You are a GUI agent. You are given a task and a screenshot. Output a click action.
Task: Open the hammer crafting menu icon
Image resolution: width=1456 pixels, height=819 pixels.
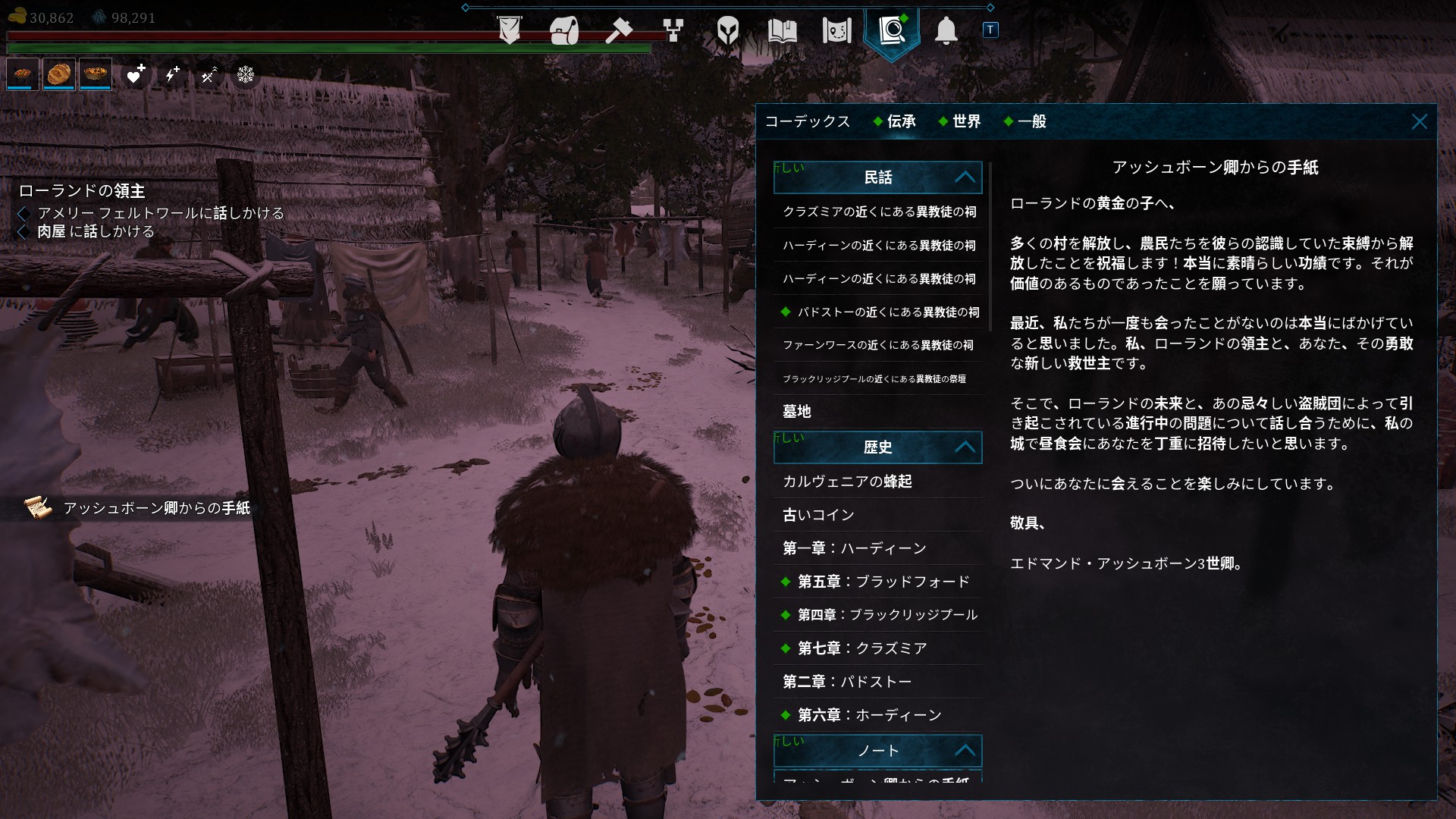coord(619,31)
